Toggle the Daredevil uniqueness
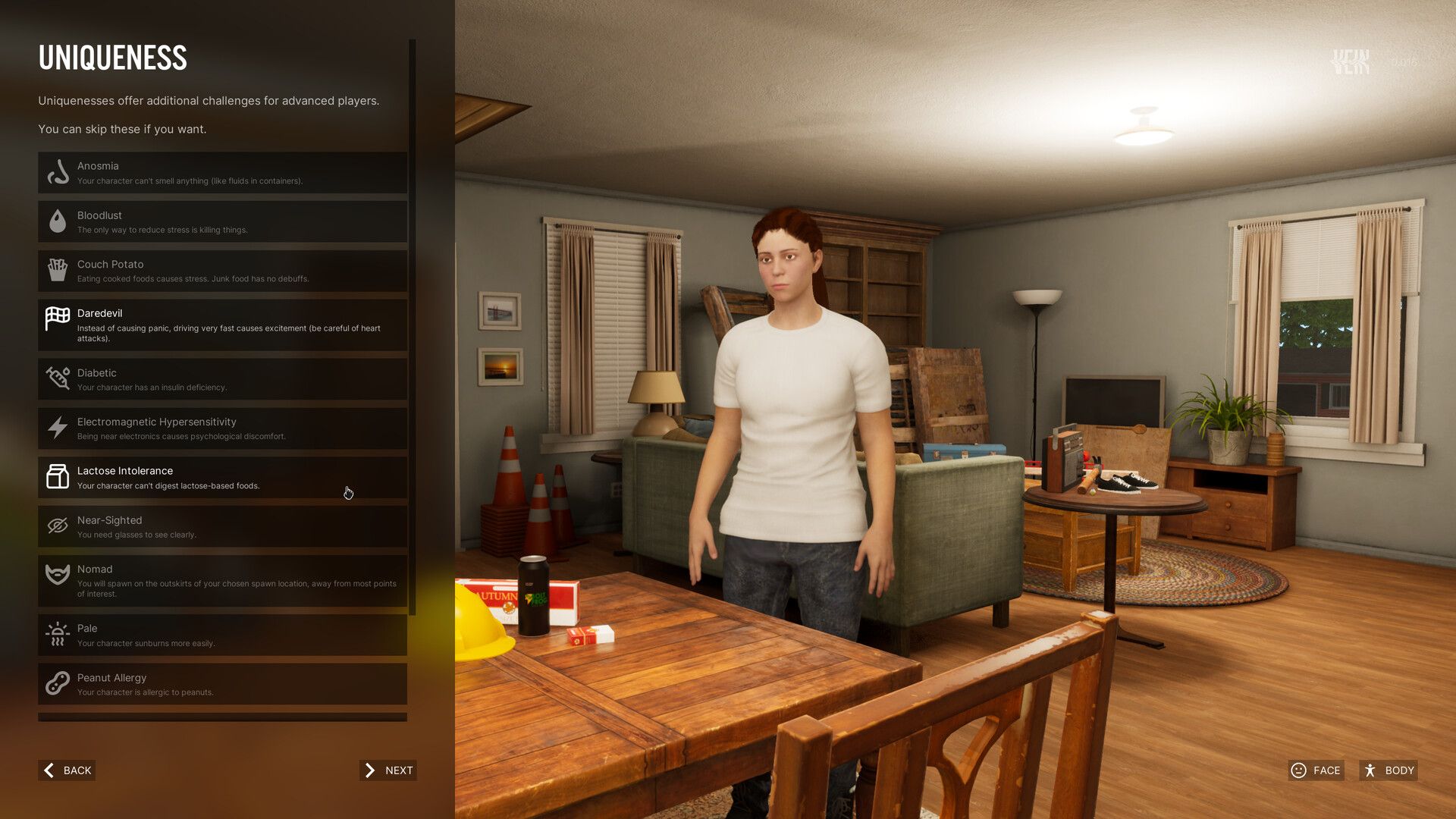The height and width of the screenshot is (819, 1456). pos(222,325)
